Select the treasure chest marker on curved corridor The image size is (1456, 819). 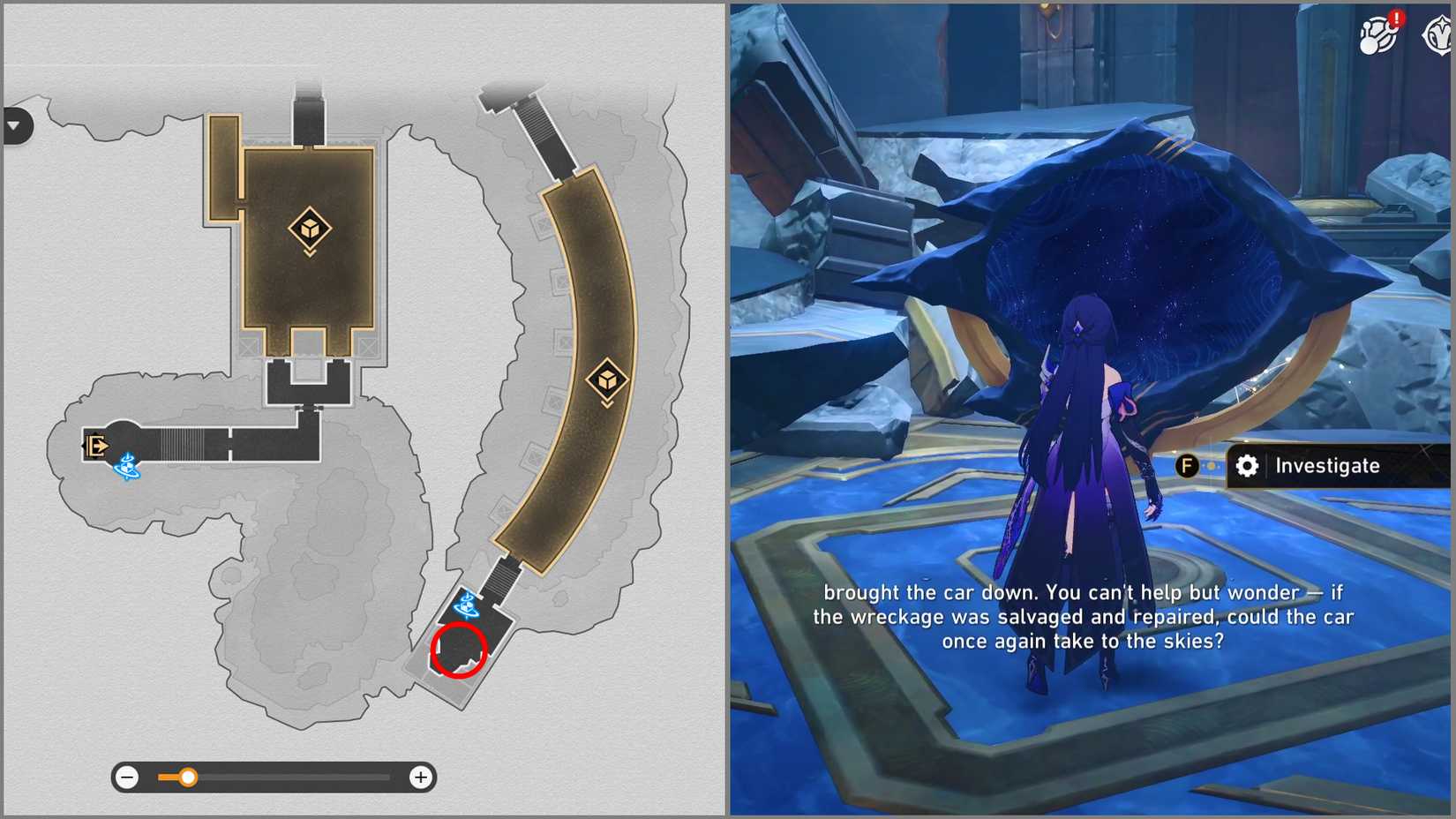point(607,379)
